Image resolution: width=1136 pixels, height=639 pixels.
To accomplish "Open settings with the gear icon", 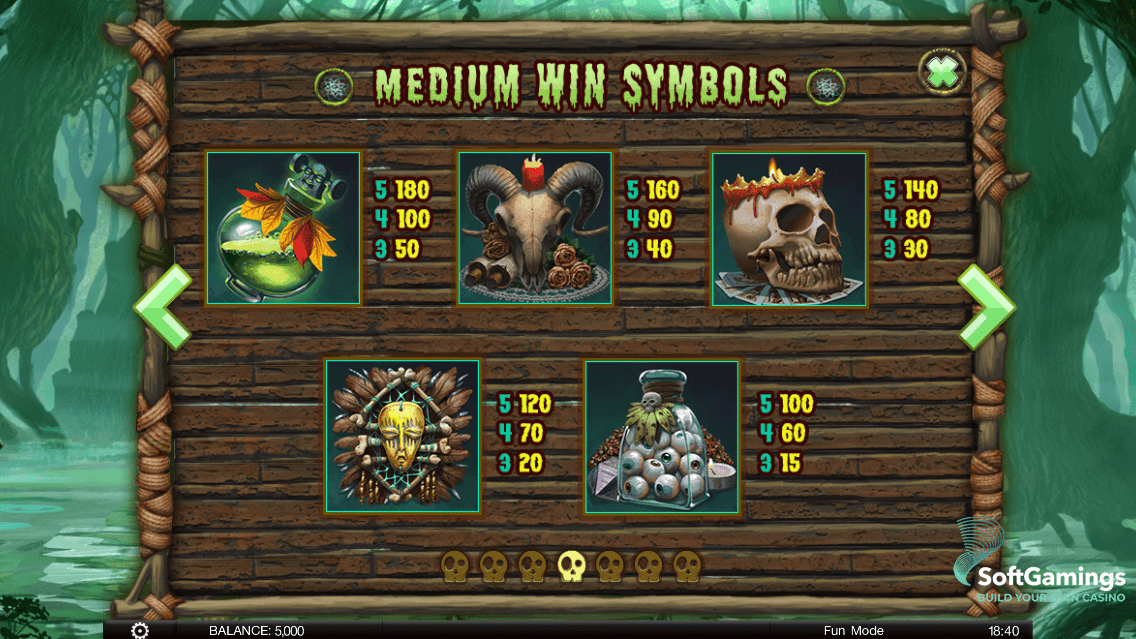I will (140, 630).
